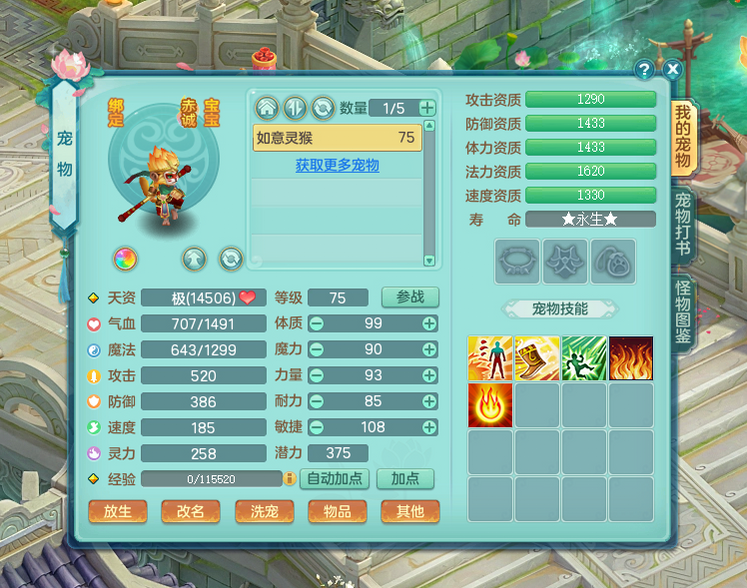
Task: Select the 如意灵猴 pet row
Action: click(336, 138)
